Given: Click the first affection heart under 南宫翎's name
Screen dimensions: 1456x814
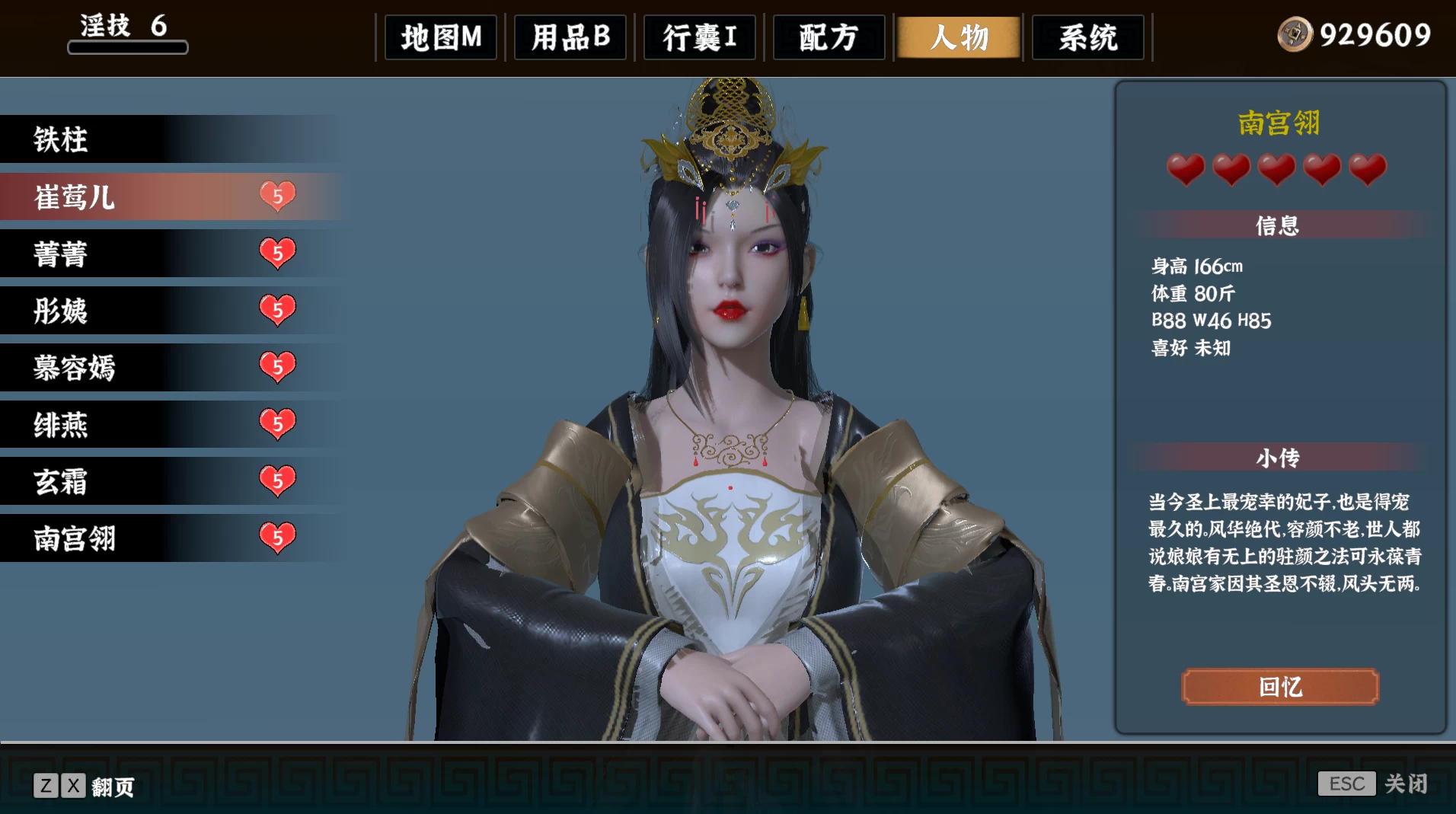Looking at the screenshot, I should [1186, 170].
